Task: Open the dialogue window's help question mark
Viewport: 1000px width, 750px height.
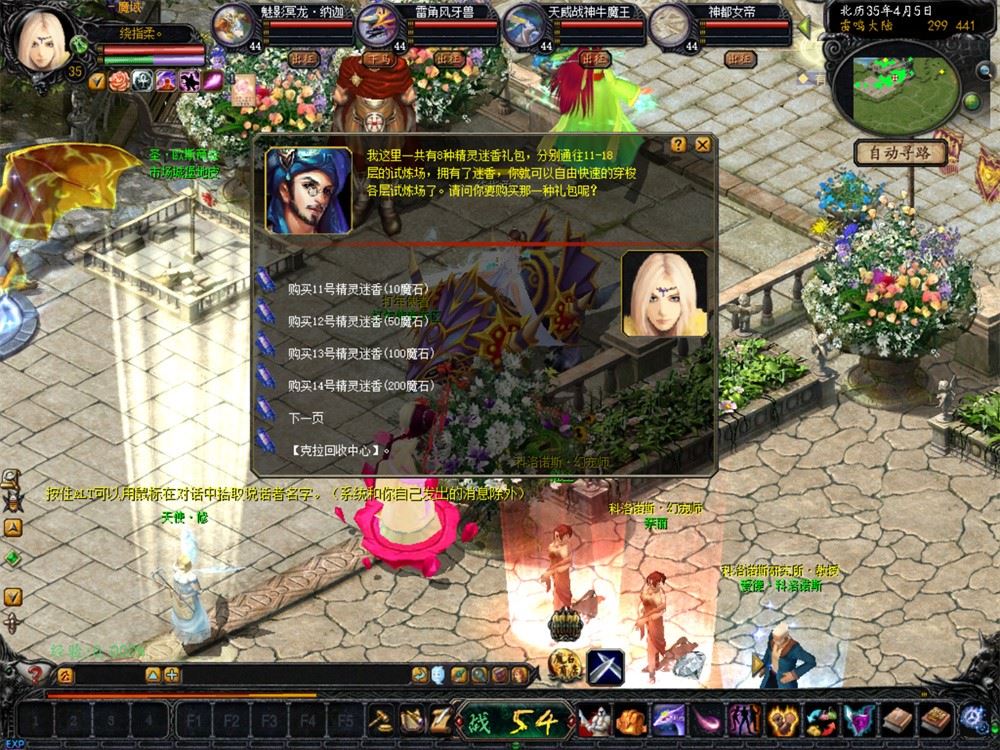Action: [x=679, y=144]
